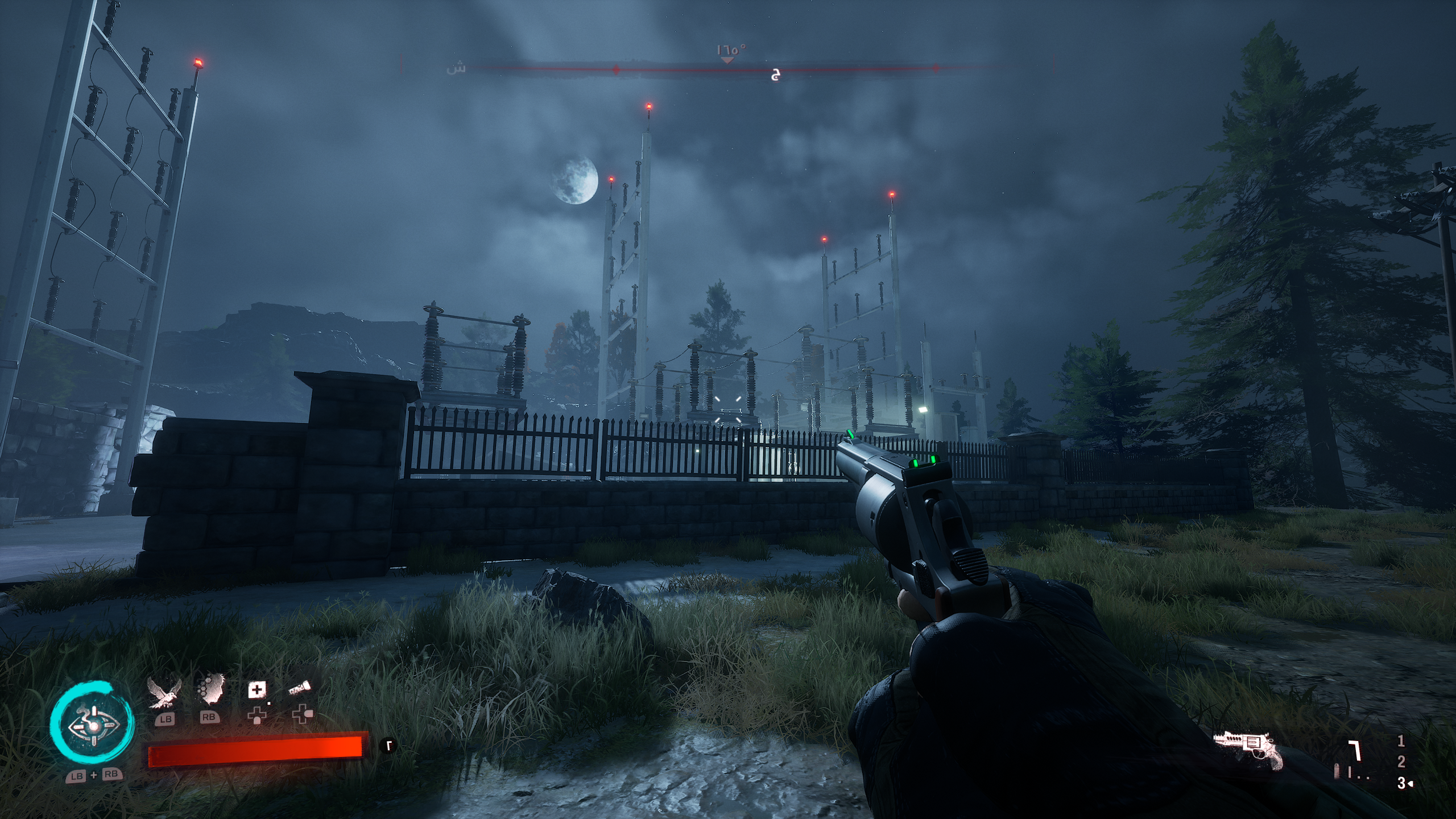Choose the active weapon slot 3
This screenshot has height=819, width=1456.
pyautogui.click(x=1402, y=783)
